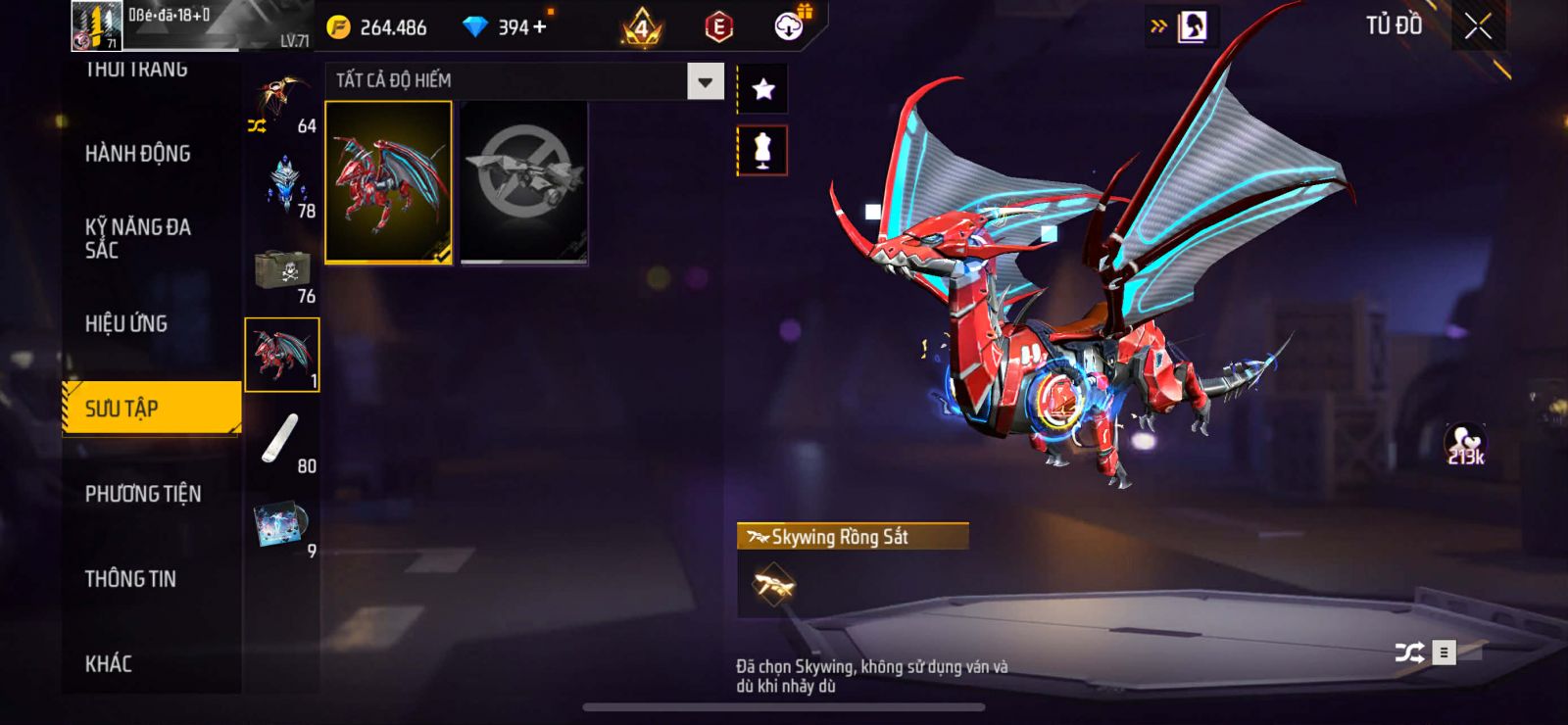1568x725 pixels.
Task: Switch to the Phương Tiện tab
Action: click(143, 494)
